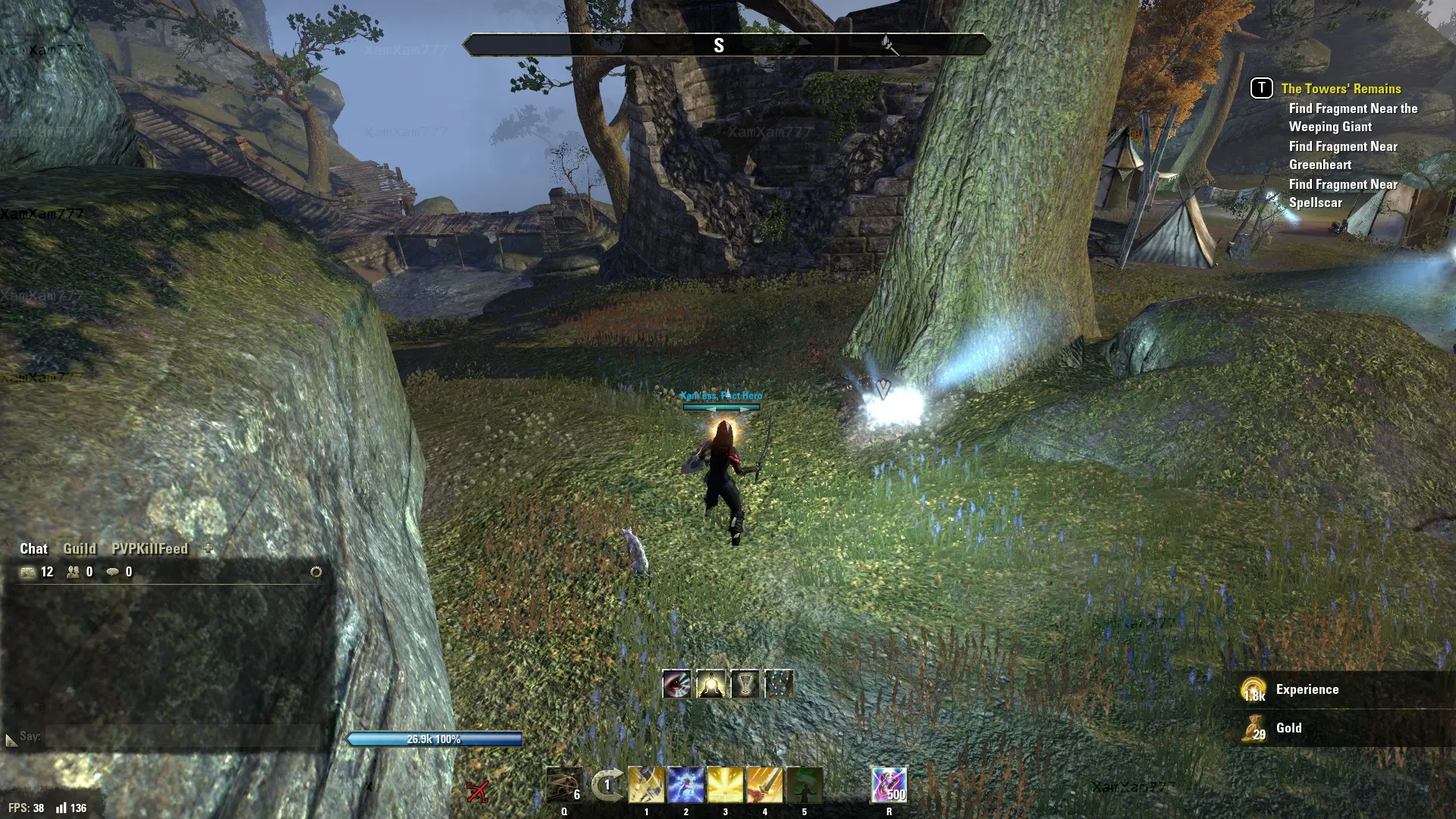Select The Towers' Remains quest tracker

point(1341,89)
